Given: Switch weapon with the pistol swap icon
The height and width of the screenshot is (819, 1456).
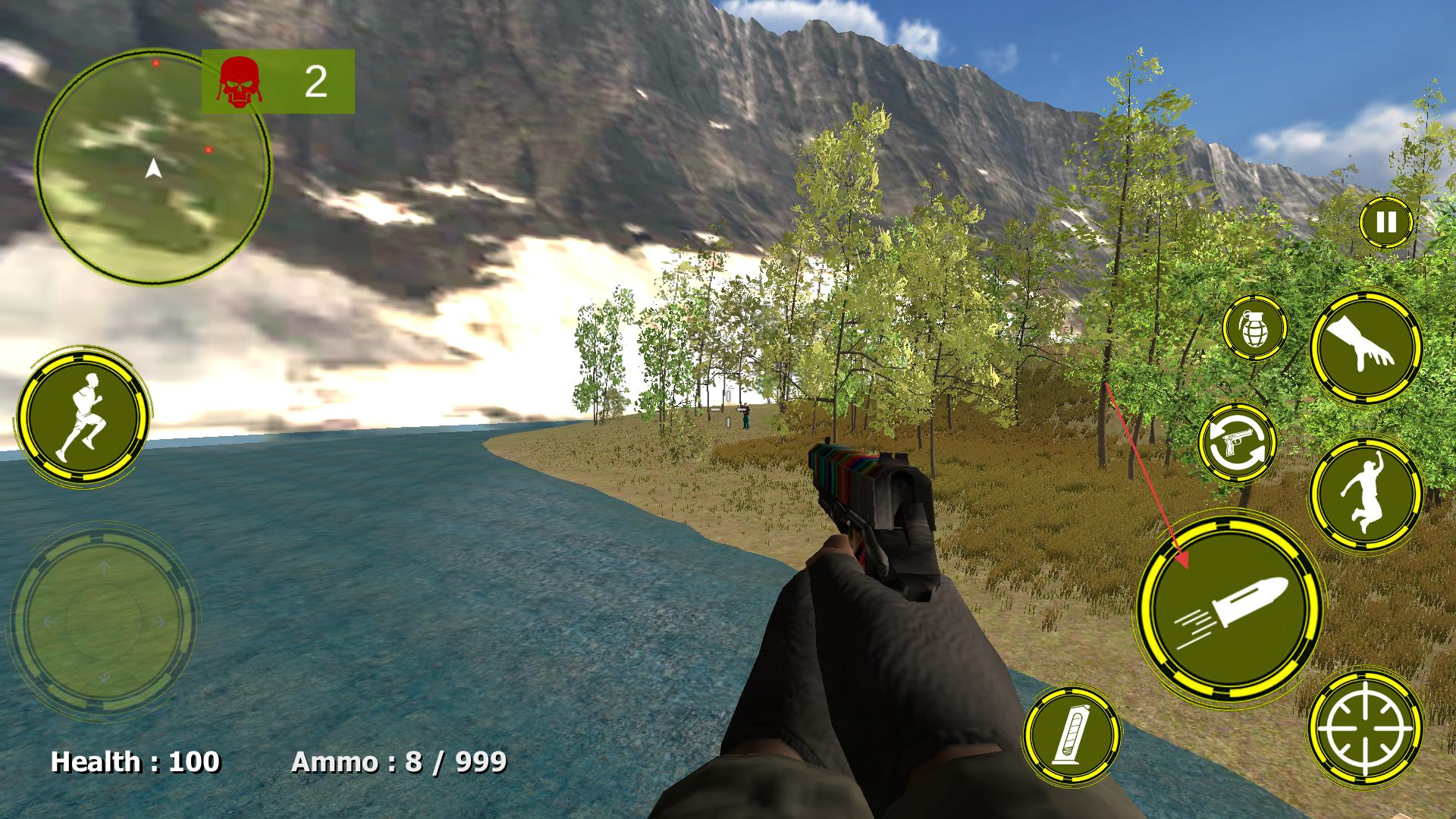Looking at the screenshot, I should coord(1238,443).
